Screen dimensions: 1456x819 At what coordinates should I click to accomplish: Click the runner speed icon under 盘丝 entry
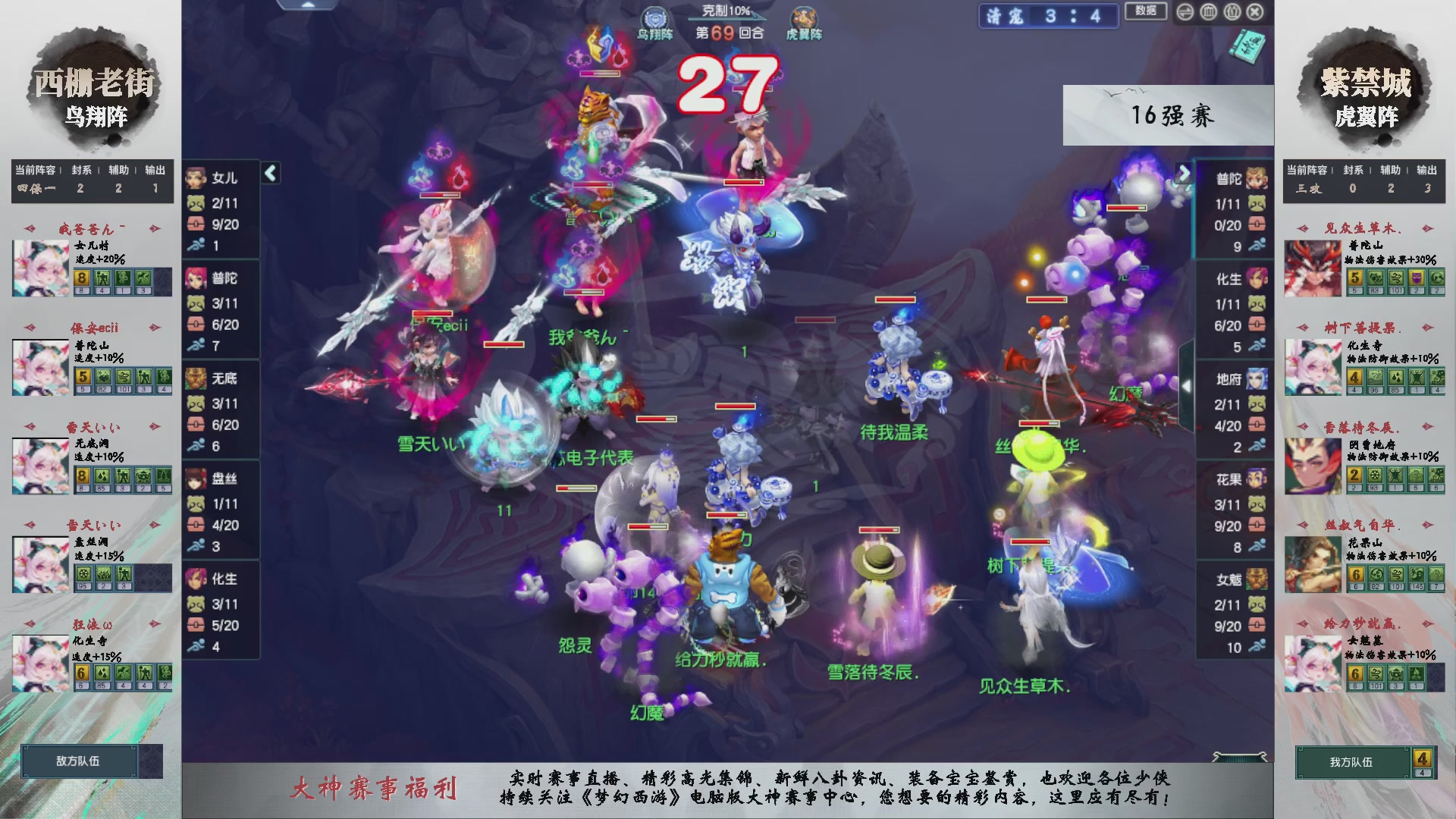pyautogui.click(x=196, y=545)
